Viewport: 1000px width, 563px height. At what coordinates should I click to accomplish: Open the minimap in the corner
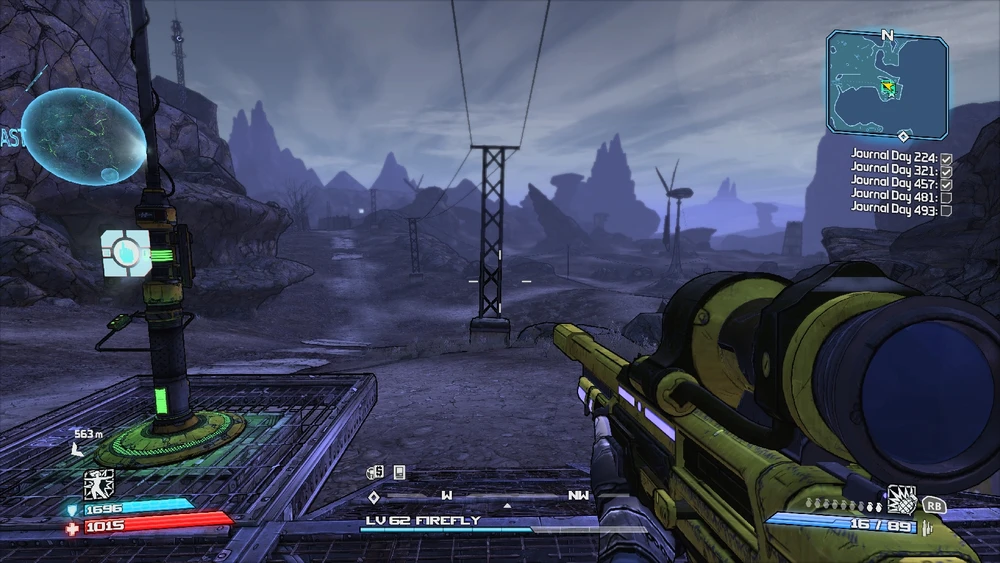(887, 85)
